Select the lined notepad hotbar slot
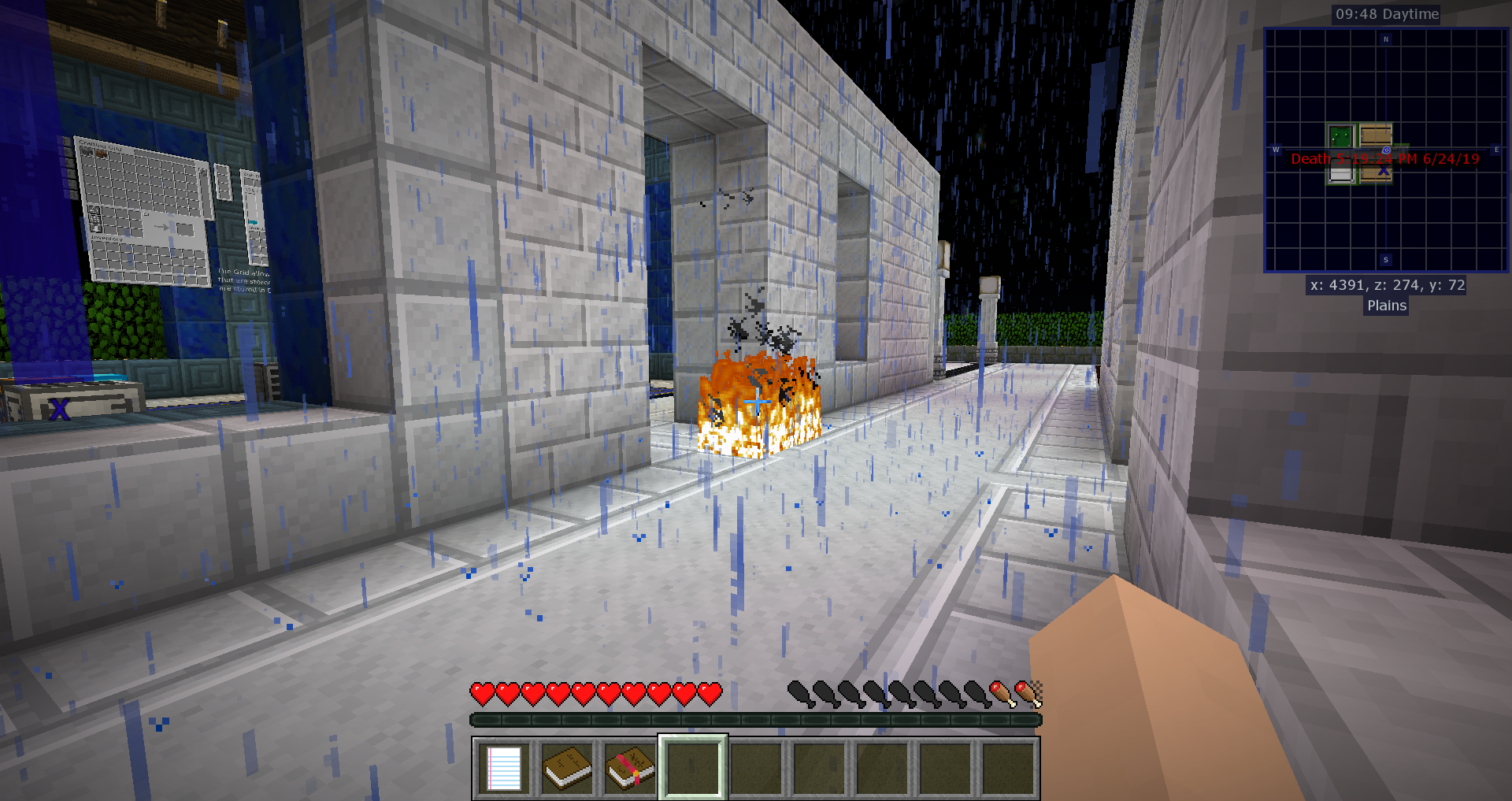Image resolution: width=1512 pixels, height=801 pixels. (x=504, y=768)
